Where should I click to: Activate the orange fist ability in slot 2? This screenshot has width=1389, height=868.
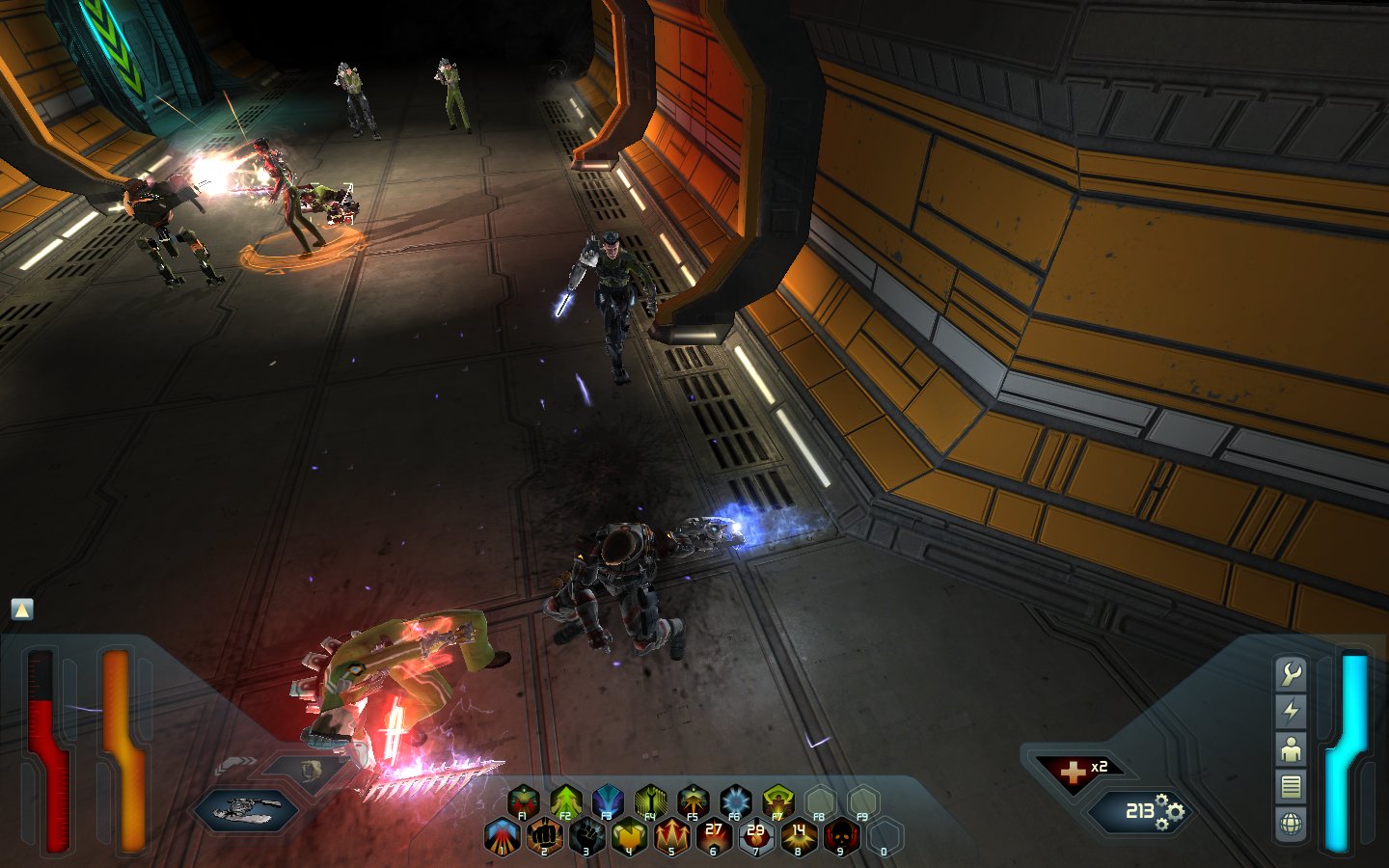pyautogui.click(x=544, y=835)
